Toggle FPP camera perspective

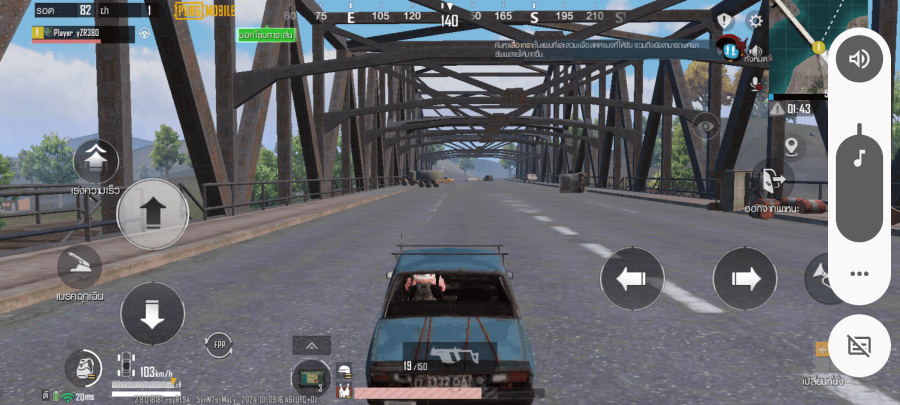[218, 346]
